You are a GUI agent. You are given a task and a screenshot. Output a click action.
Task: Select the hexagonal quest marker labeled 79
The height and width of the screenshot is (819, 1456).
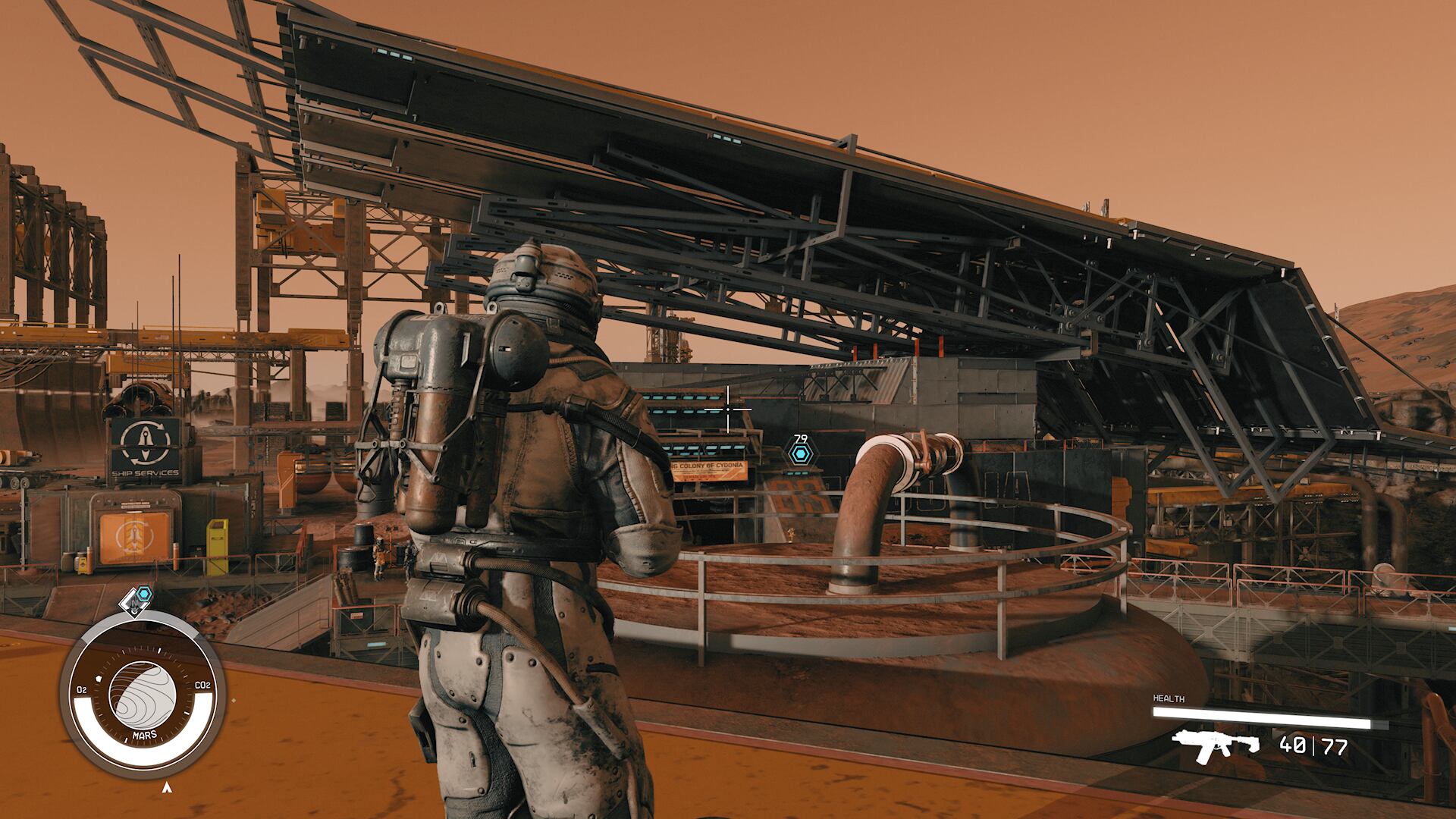[x=799, y=454]
